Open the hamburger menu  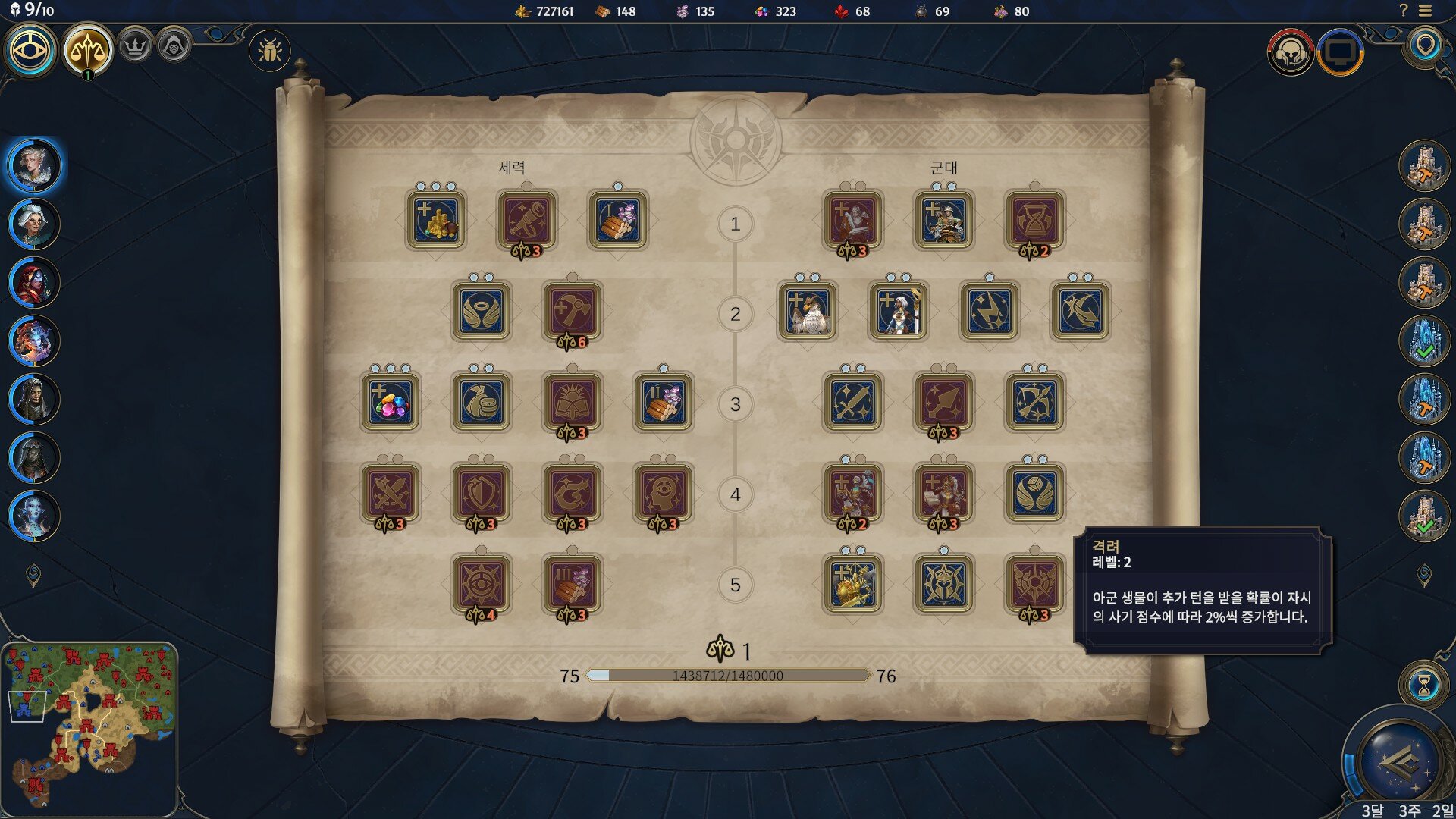1426,11
